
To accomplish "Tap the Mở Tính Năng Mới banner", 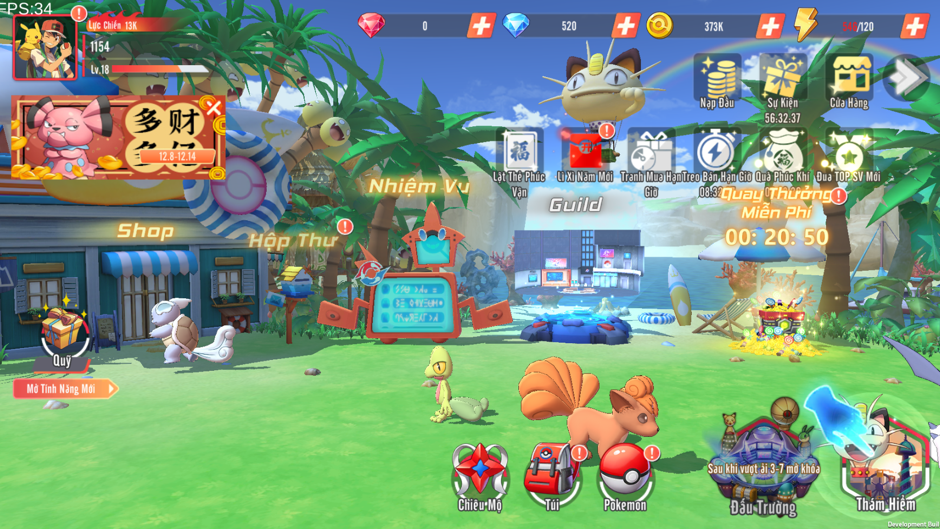I will point(64,388).
